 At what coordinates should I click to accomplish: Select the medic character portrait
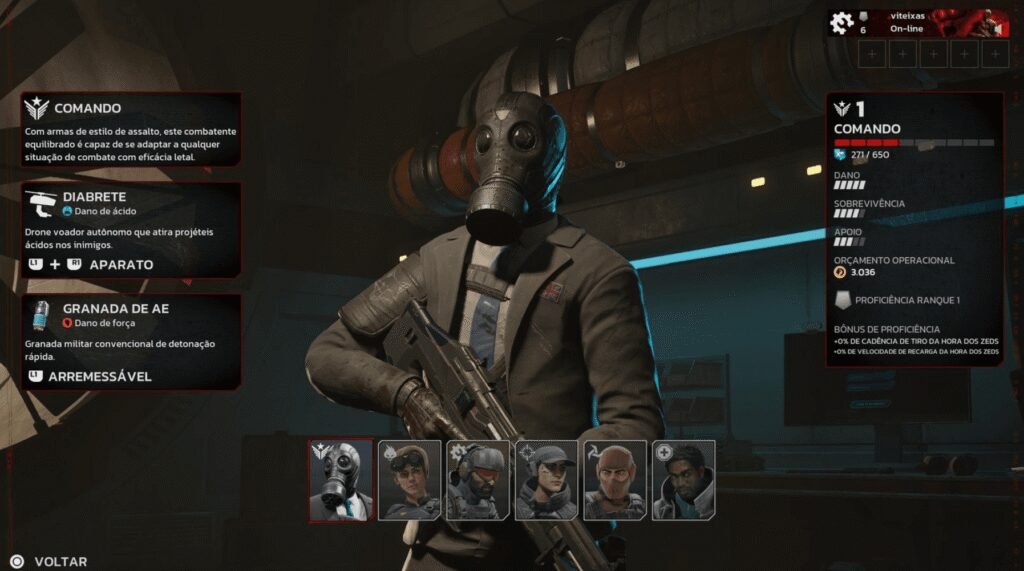(684, 480)
